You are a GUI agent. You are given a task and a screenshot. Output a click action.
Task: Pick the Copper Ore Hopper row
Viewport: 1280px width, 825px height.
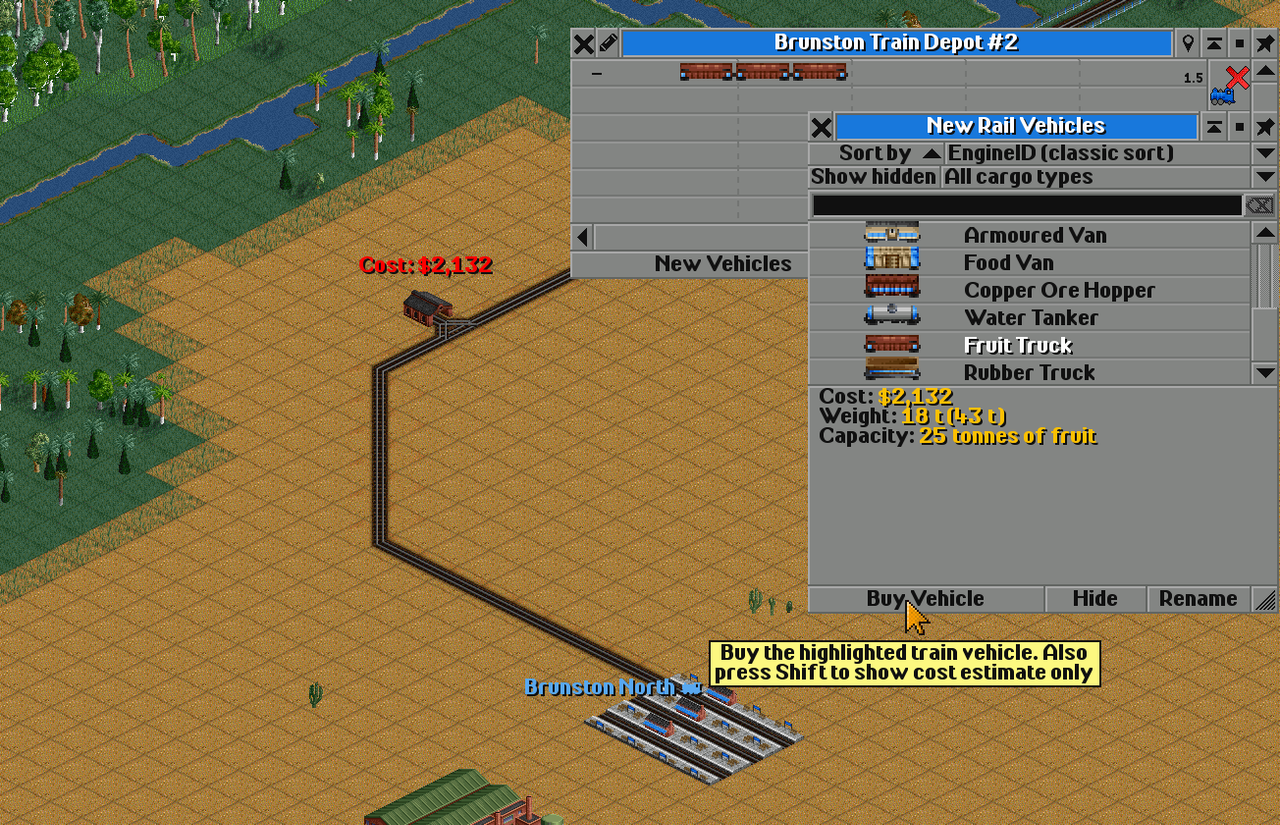coord(1058,290)
